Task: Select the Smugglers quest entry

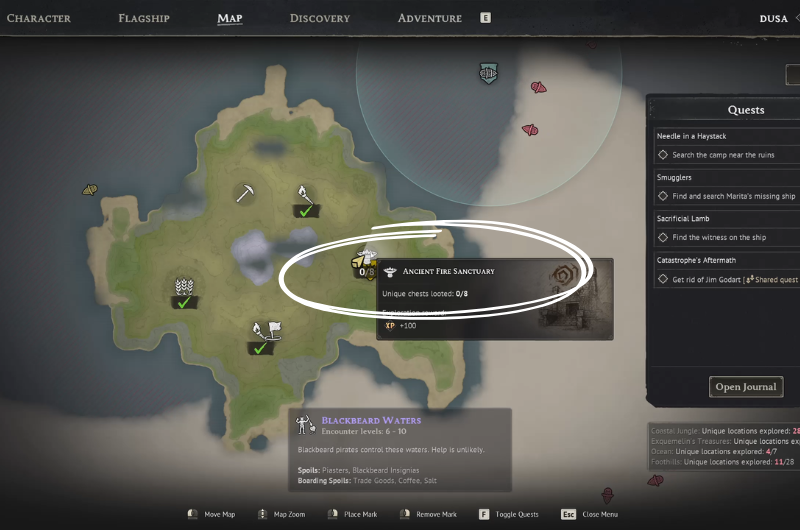Action: point(676,177)
